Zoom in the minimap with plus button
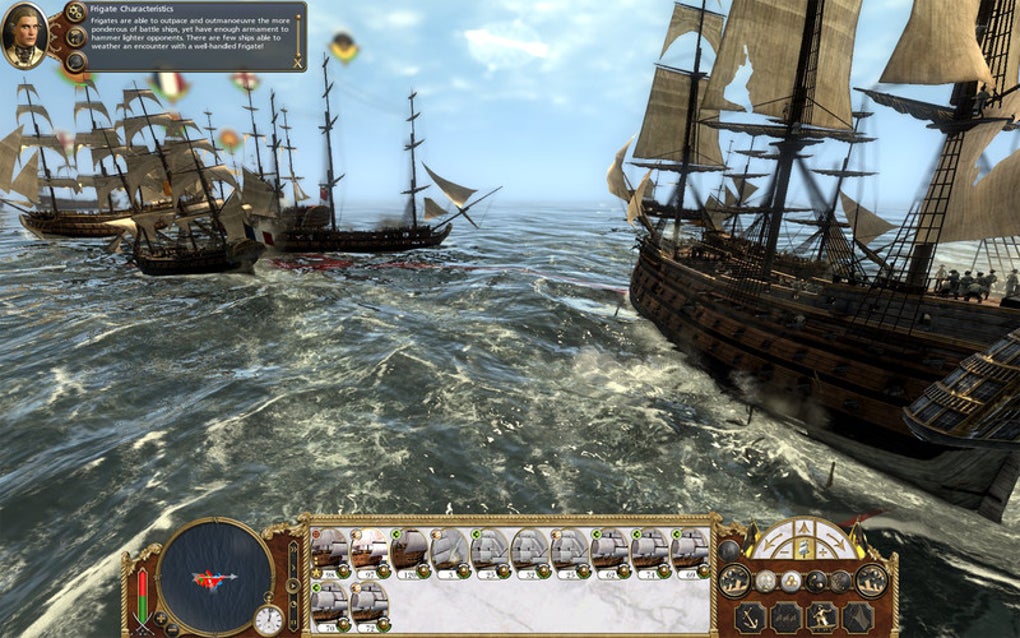This screenshot has height=638, width=1020. [160, 618]
